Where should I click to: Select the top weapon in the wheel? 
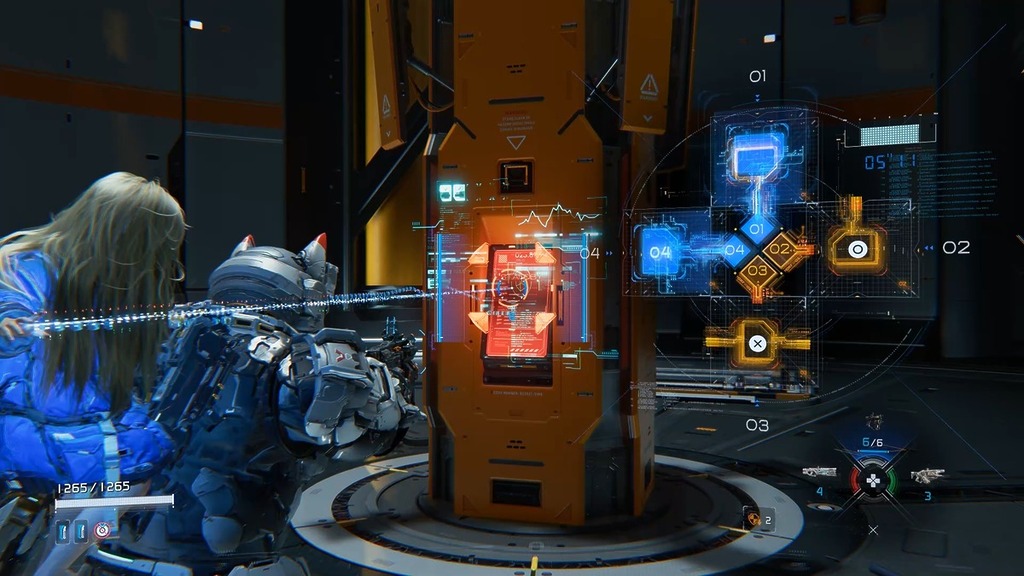click(x=873, y=423)
